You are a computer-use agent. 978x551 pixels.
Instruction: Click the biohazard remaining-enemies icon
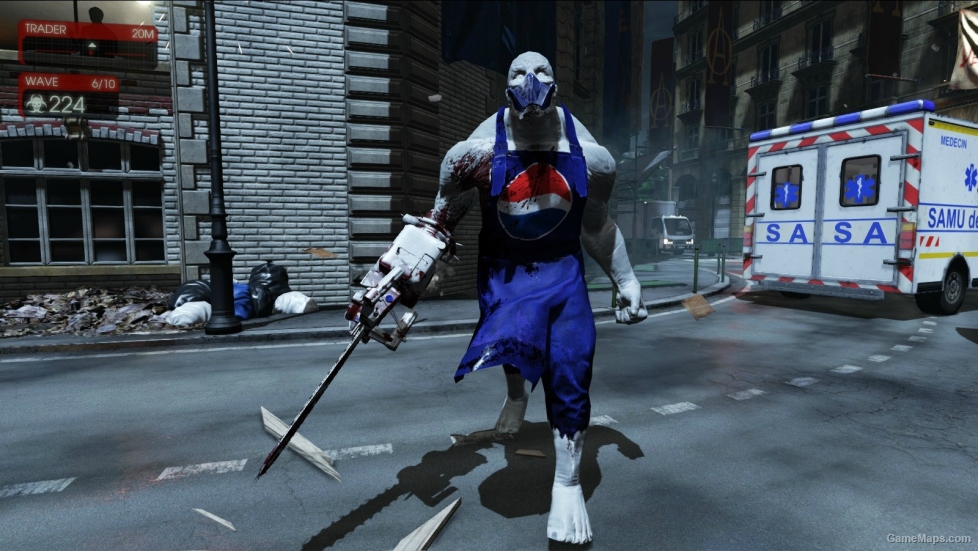pyautogui.click(x=35, y=103)
